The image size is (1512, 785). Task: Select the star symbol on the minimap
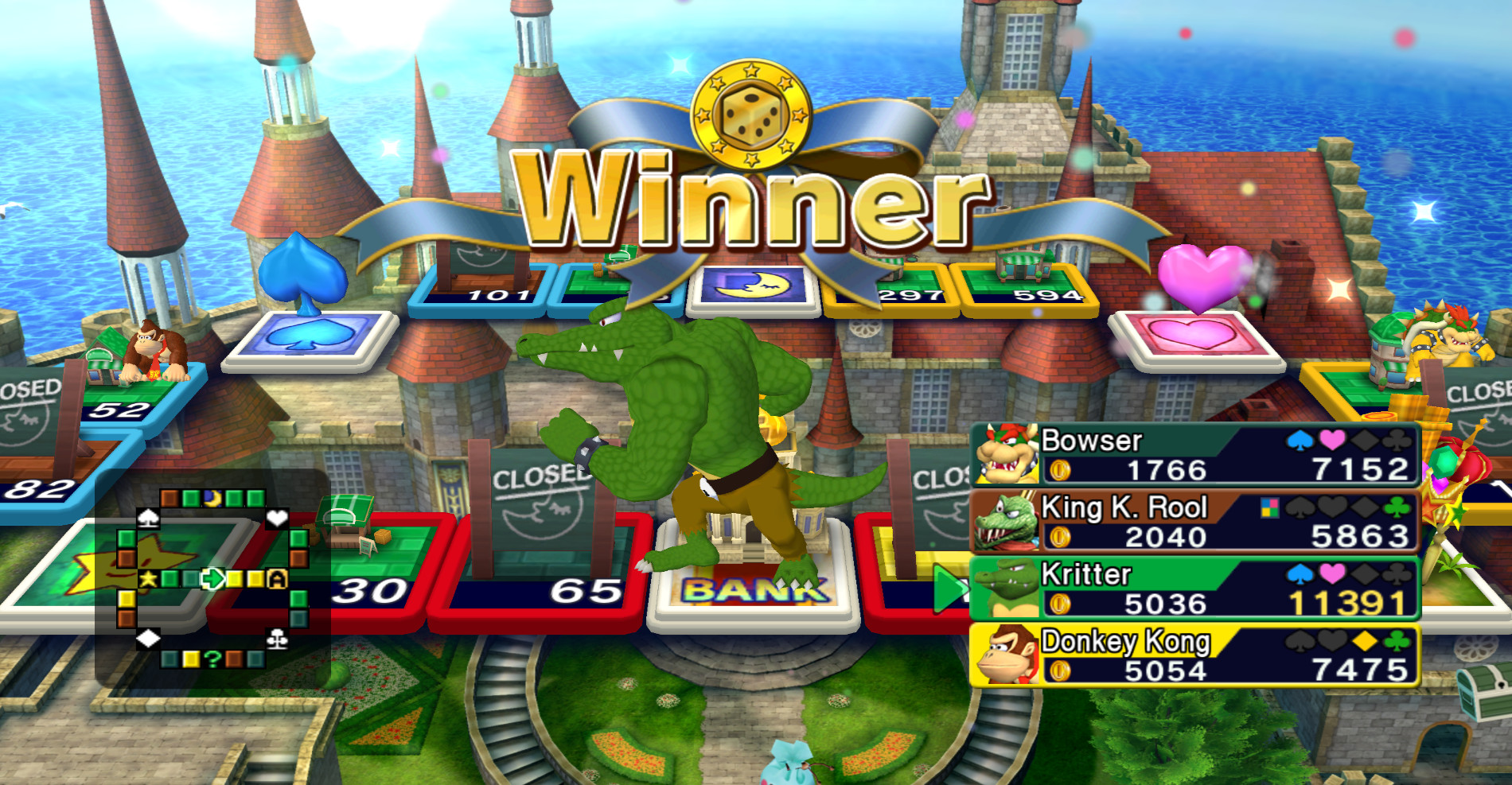point(147,578)
